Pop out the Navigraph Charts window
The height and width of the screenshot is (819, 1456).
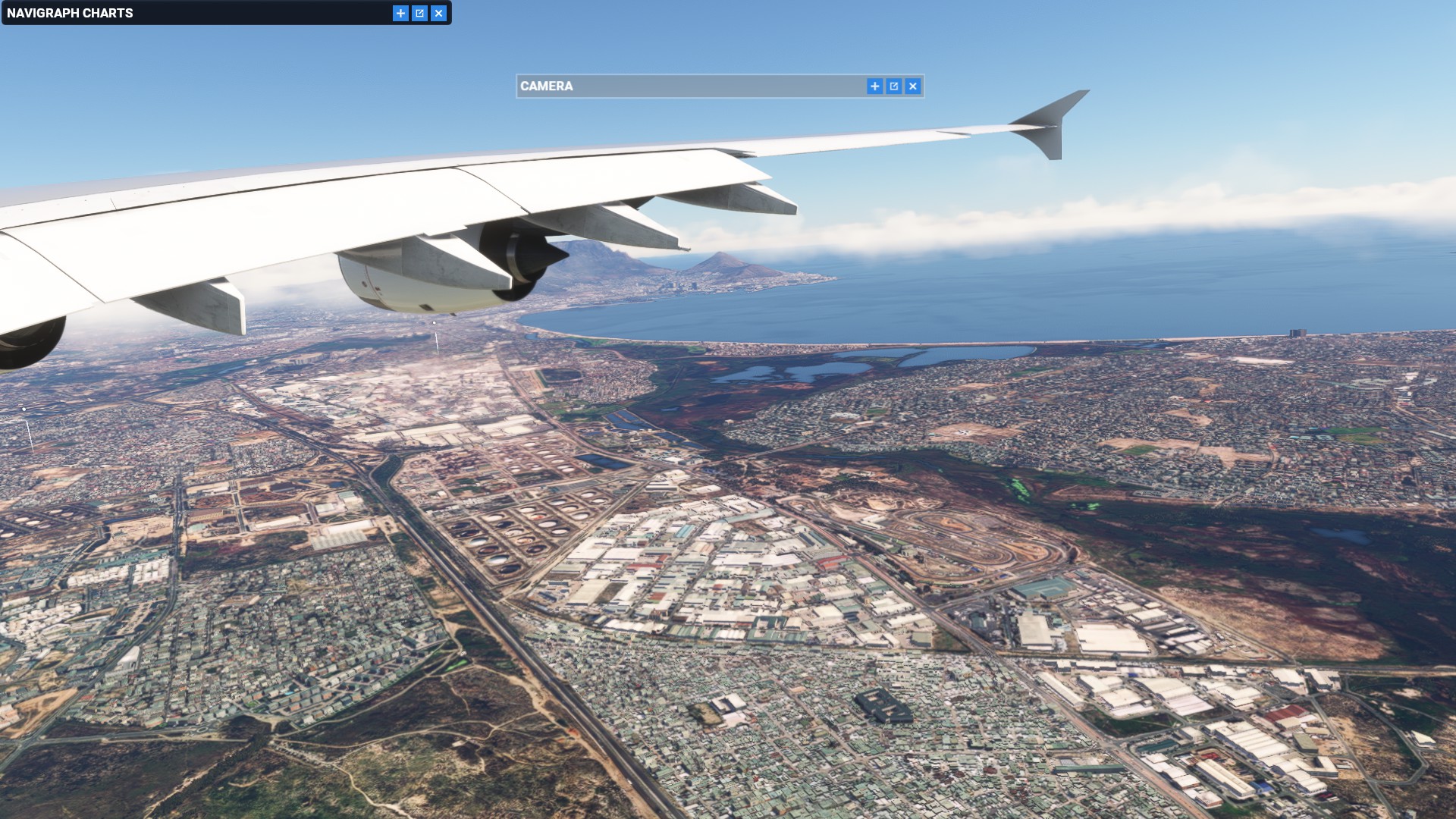tap(419, 13)
